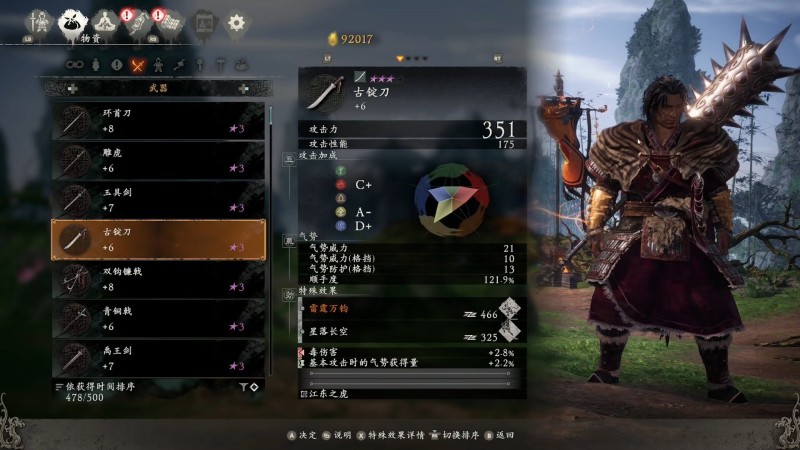Change the 依获得时间排序 sort order
This screenshot has width=800, height=450.
tap(100, 386)
